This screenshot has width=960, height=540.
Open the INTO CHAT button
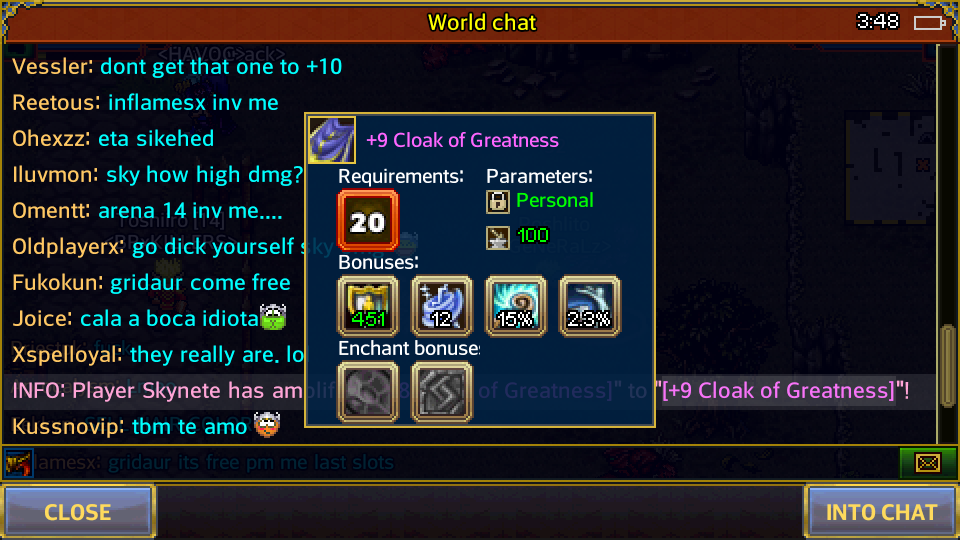click(881, 512)
